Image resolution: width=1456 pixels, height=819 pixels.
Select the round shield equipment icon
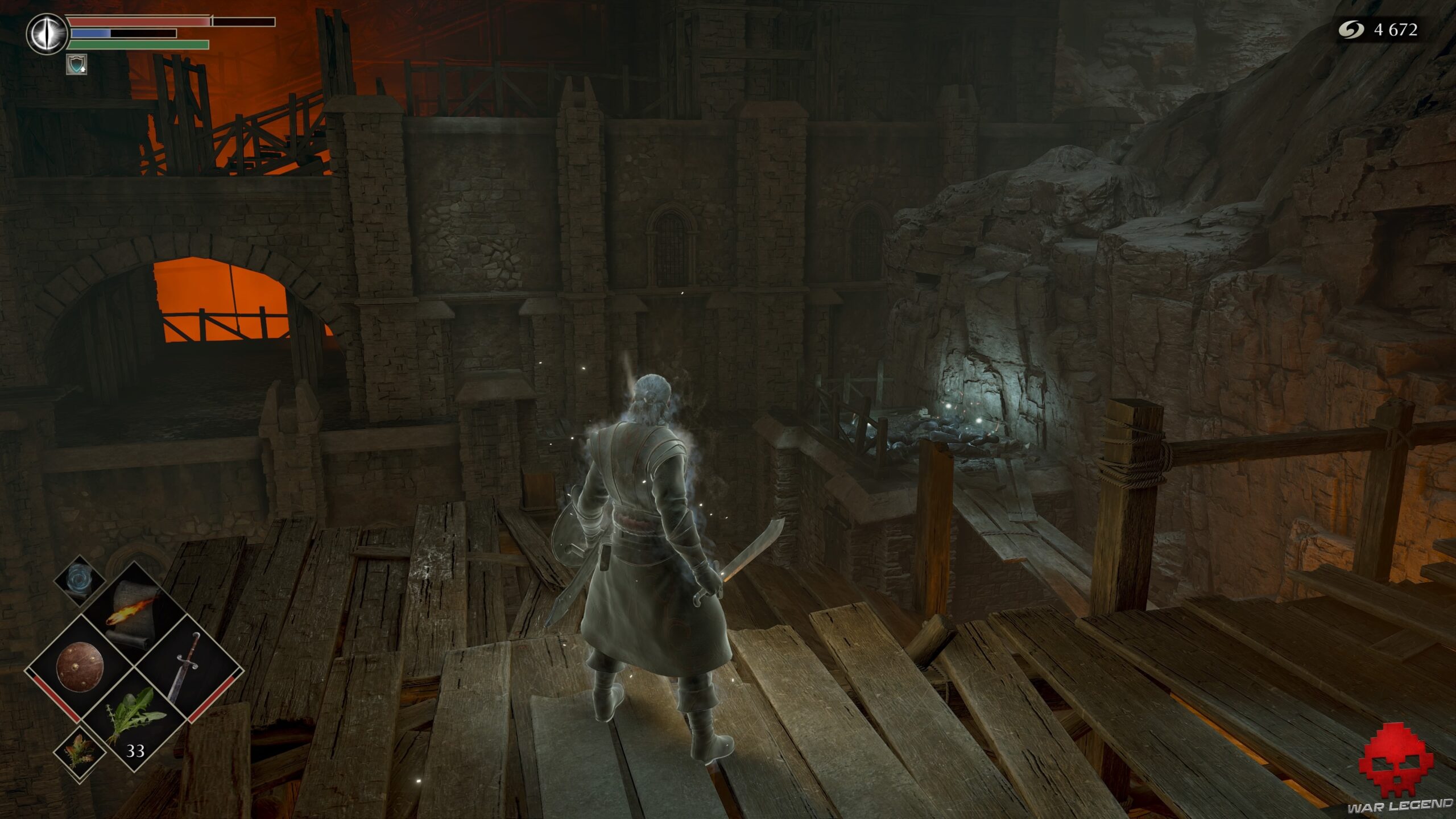click(x=79, y=667)
